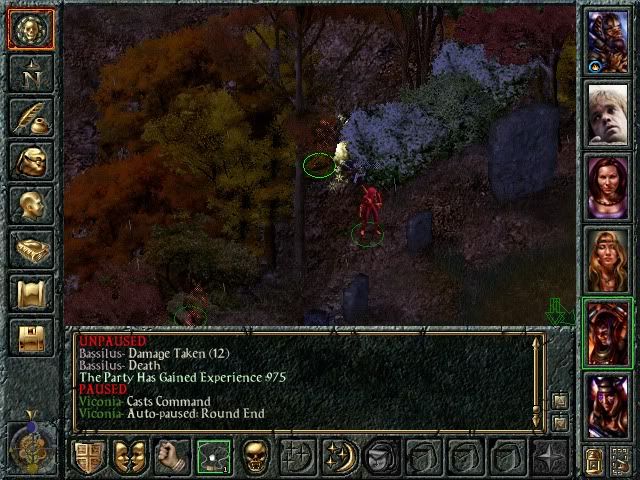
Task: Open the journal quill icon
Action: click(x=30, y=117)
